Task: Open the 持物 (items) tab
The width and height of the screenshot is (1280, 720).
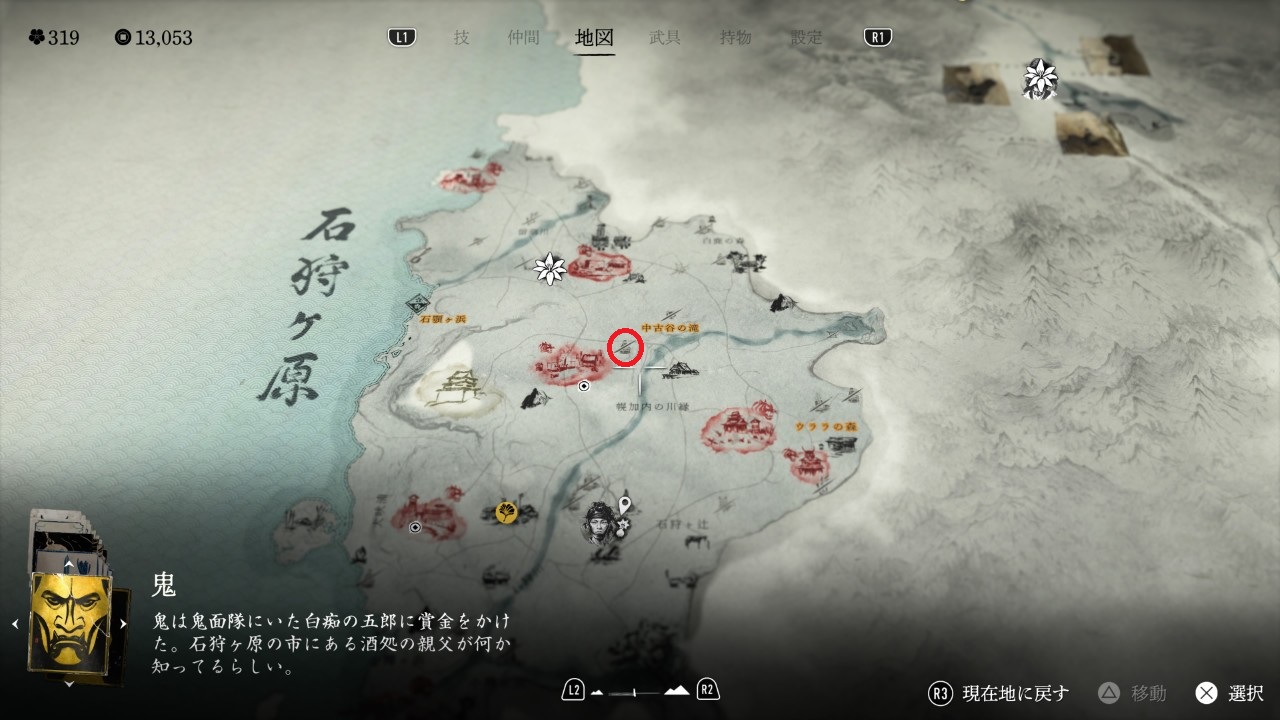Action: 736,38
